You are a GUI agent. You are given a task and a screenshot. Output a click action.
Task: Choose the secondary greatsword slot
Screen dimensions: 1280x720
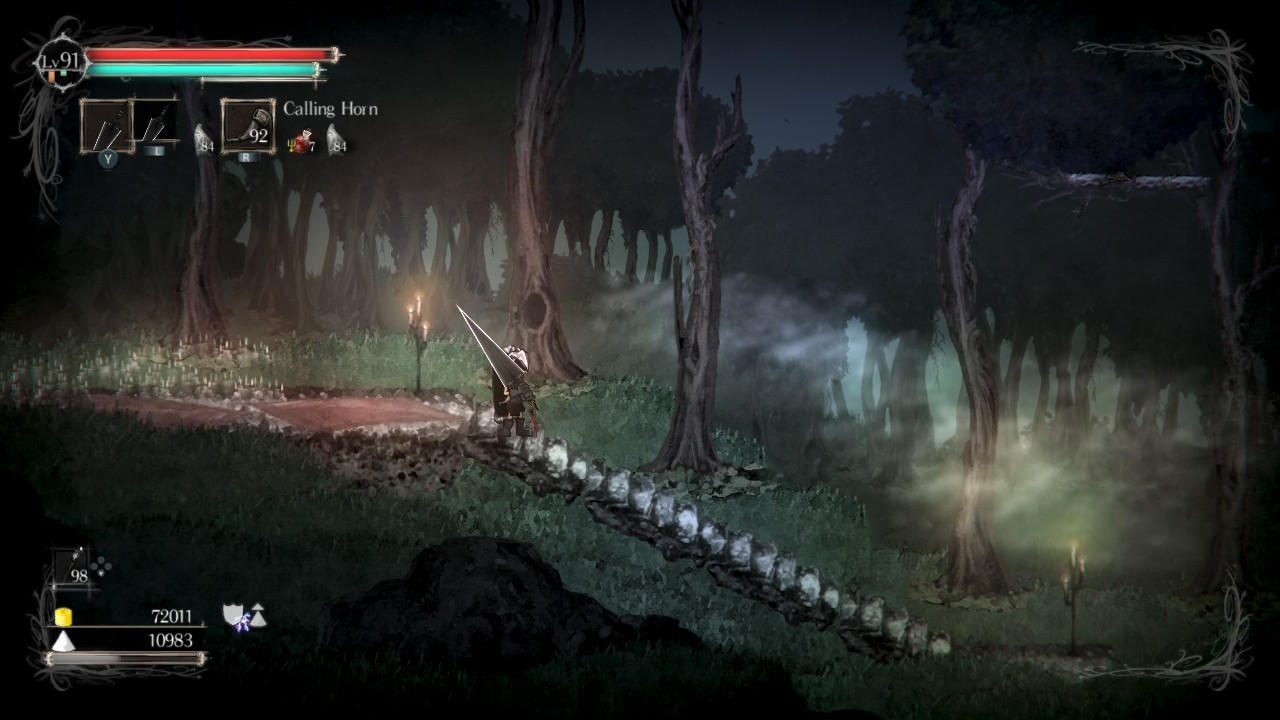click(x=154, y=123)
